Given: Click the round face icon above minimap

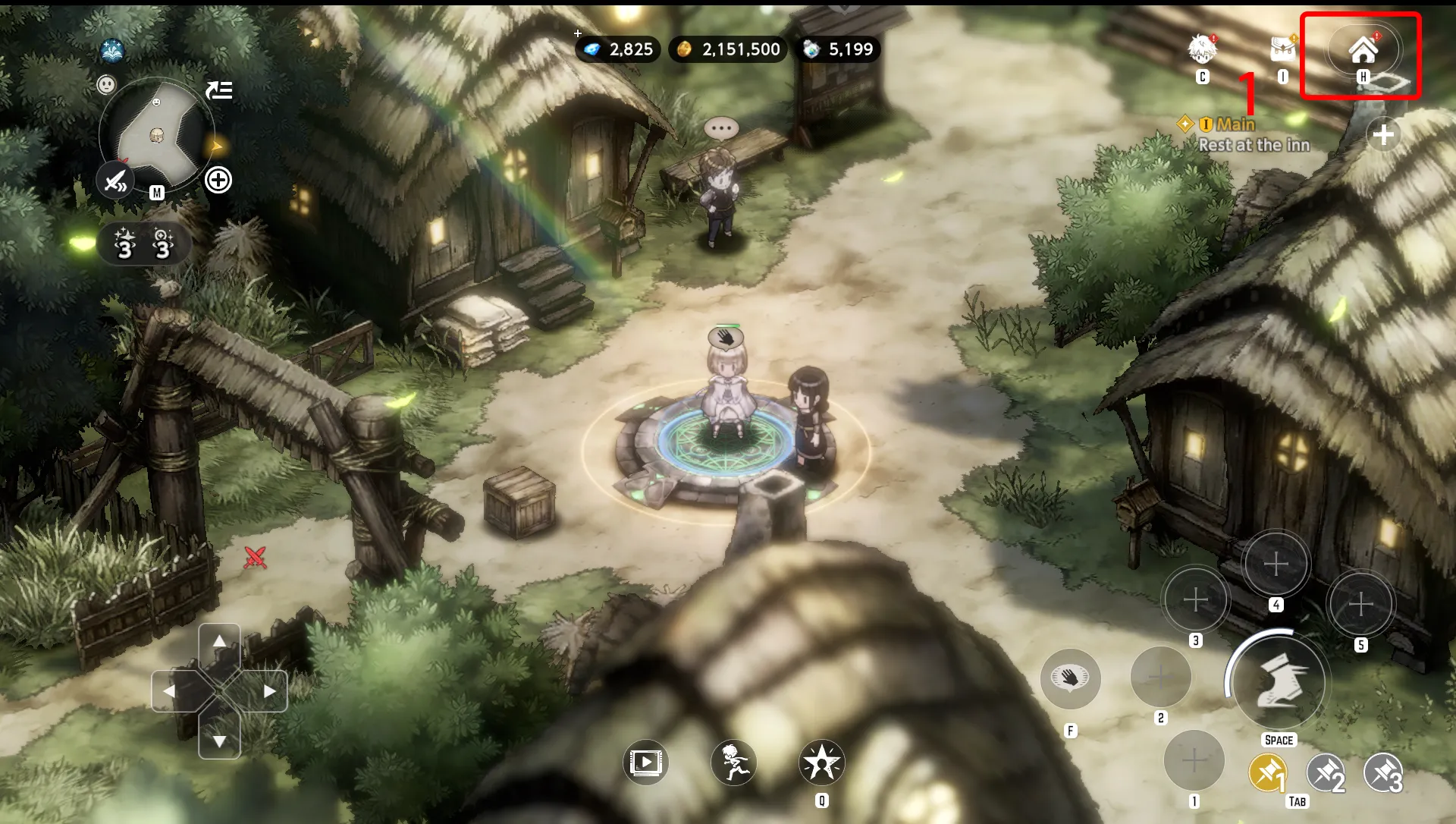Looking at the screenshot, I should click(x=106, y=84).
